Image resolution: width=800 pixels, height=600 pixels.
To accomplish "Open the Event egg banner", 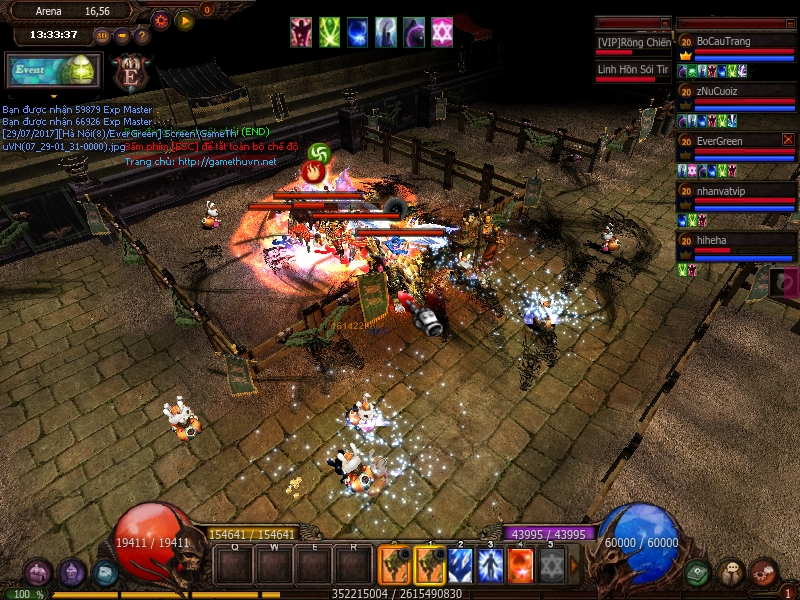I will (x=53, y=72).
